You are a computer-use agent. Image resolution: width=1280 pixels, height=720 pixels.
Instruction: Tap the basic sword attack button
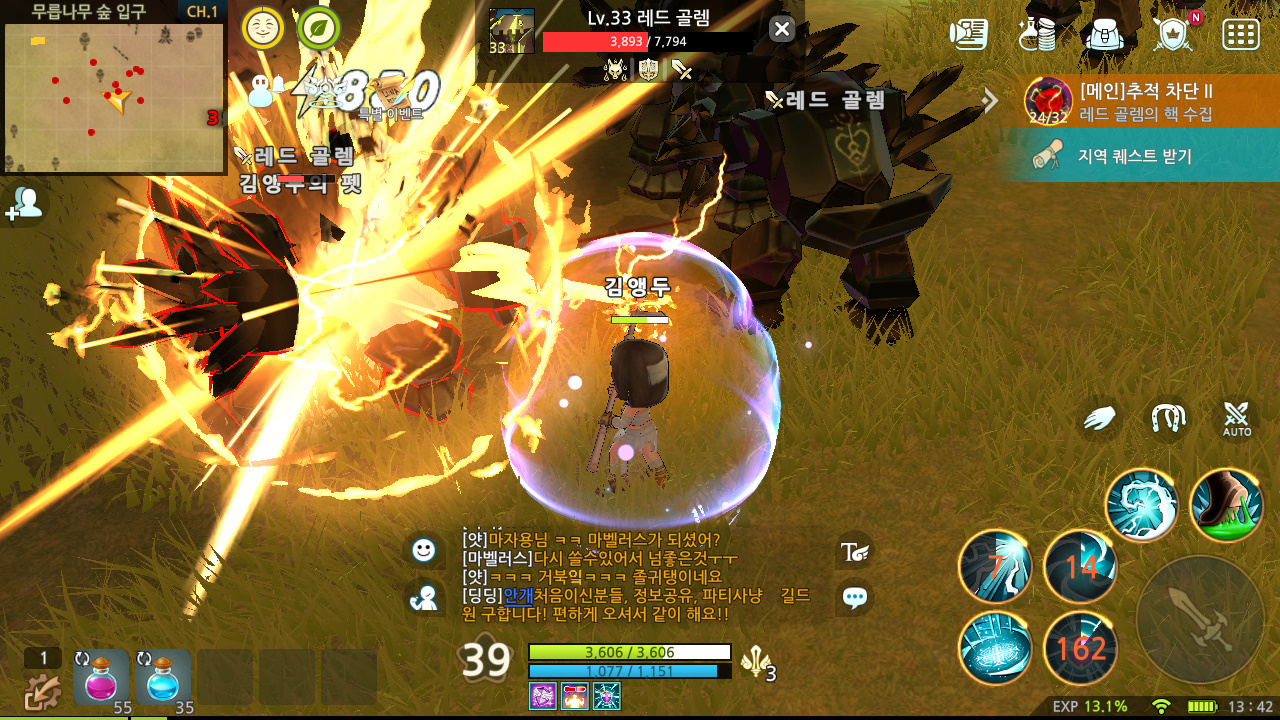point(1200,619)
